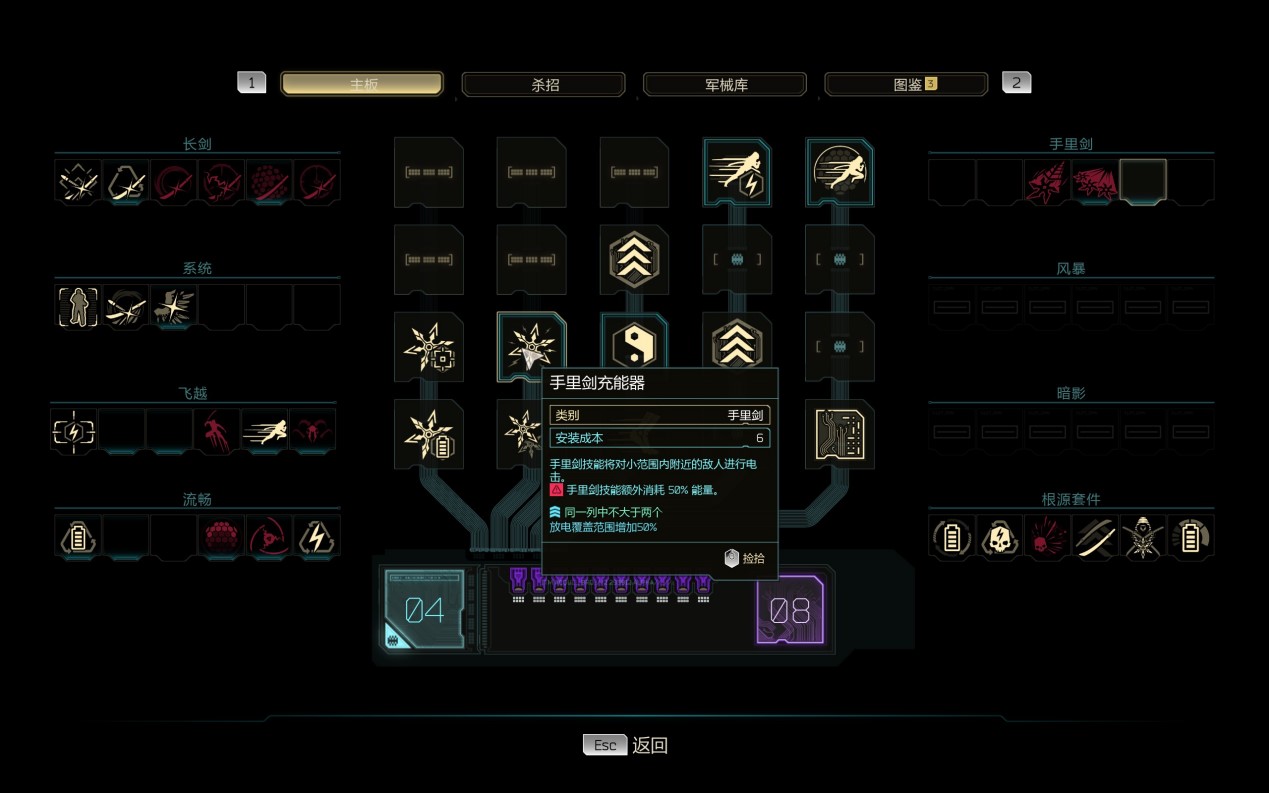Switch to the 主板 tab
This screenshot has height=793, width=1269.
pyautogui.click(x=362, y=84)
